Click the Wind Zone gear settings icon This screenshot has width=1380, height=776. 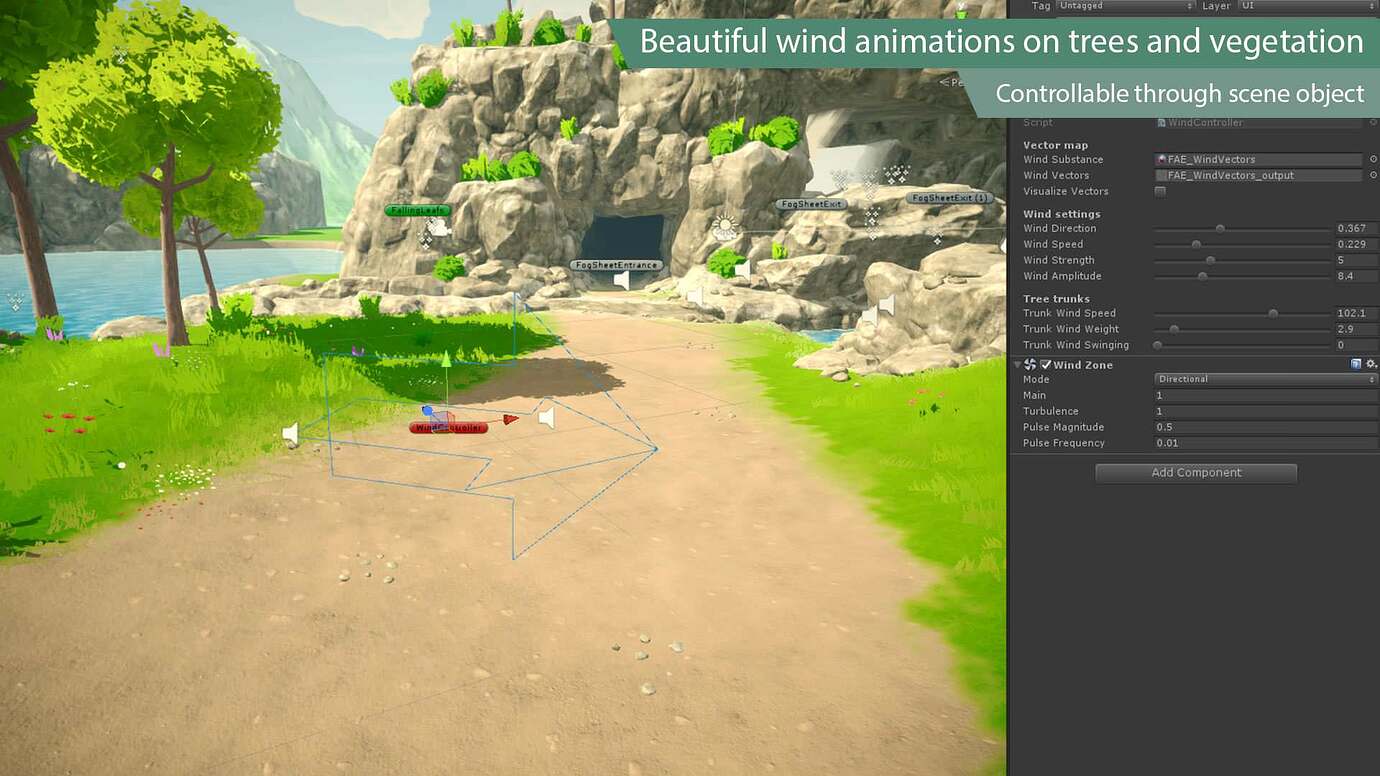coord(1371,365)
